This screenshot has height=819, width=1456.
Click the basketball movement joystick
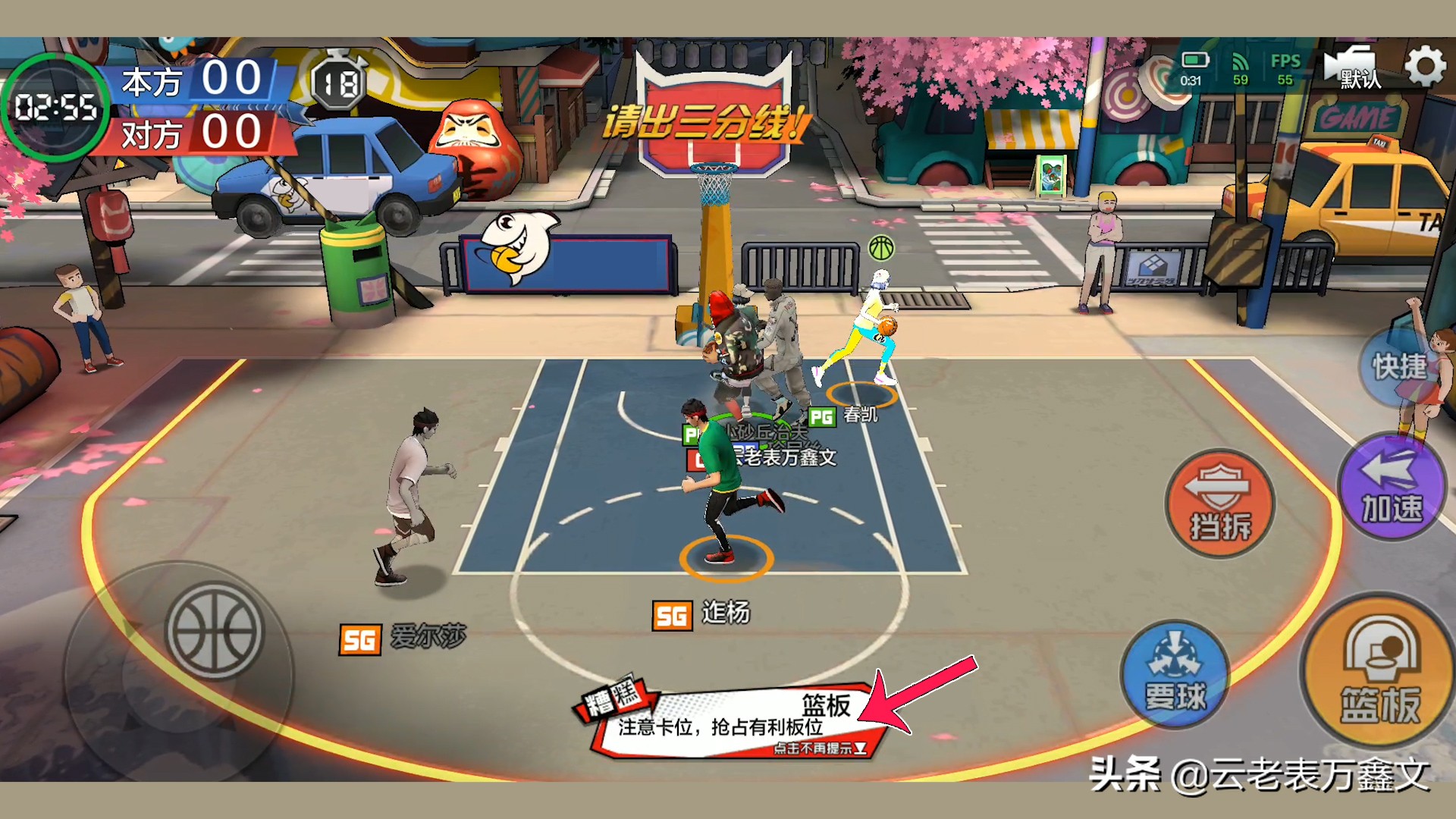(x=215, y=631)
